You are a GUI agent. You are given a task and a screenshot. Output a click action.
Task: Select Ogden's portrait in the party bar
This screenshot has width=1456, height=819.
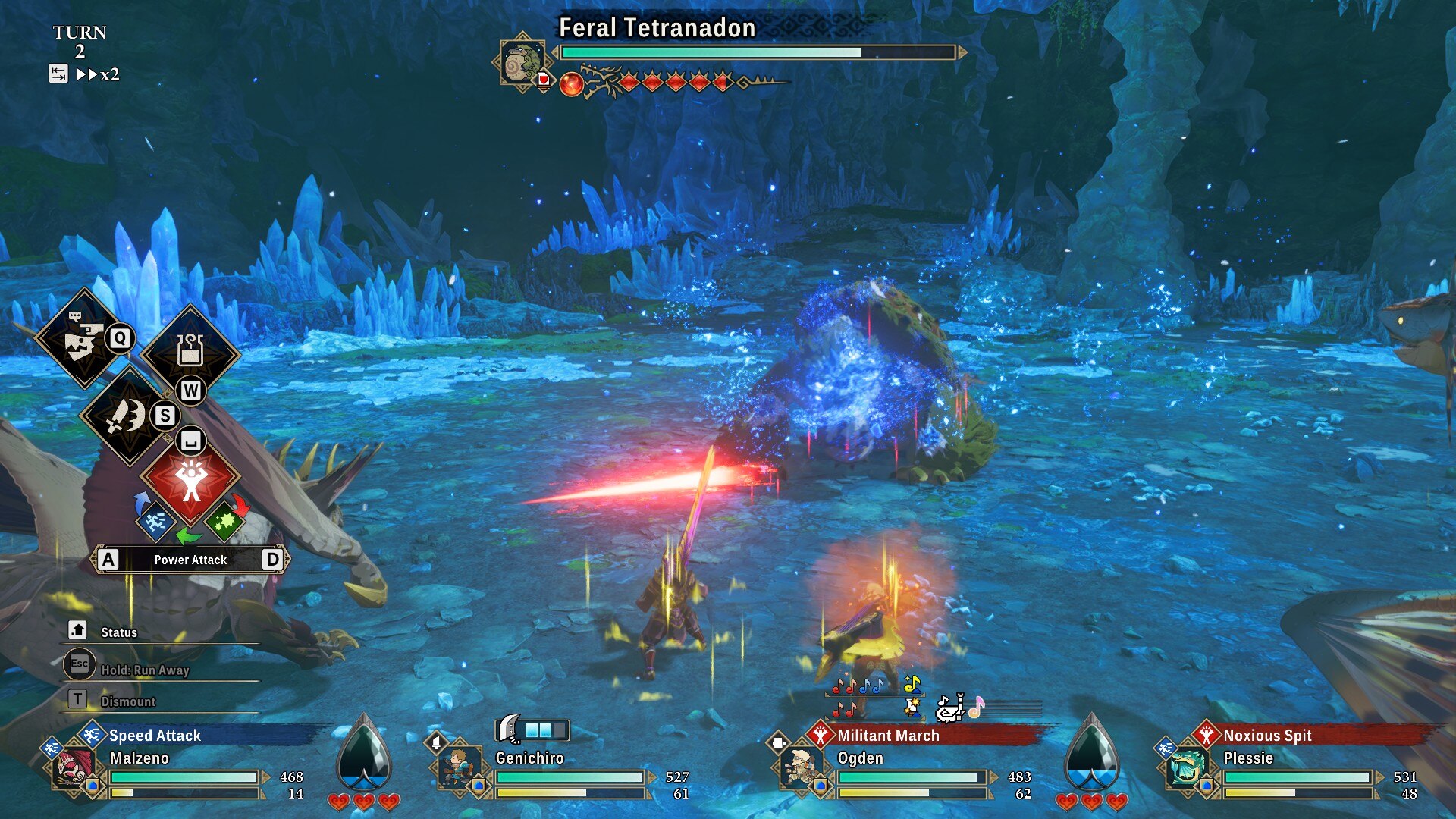(800, 766)
